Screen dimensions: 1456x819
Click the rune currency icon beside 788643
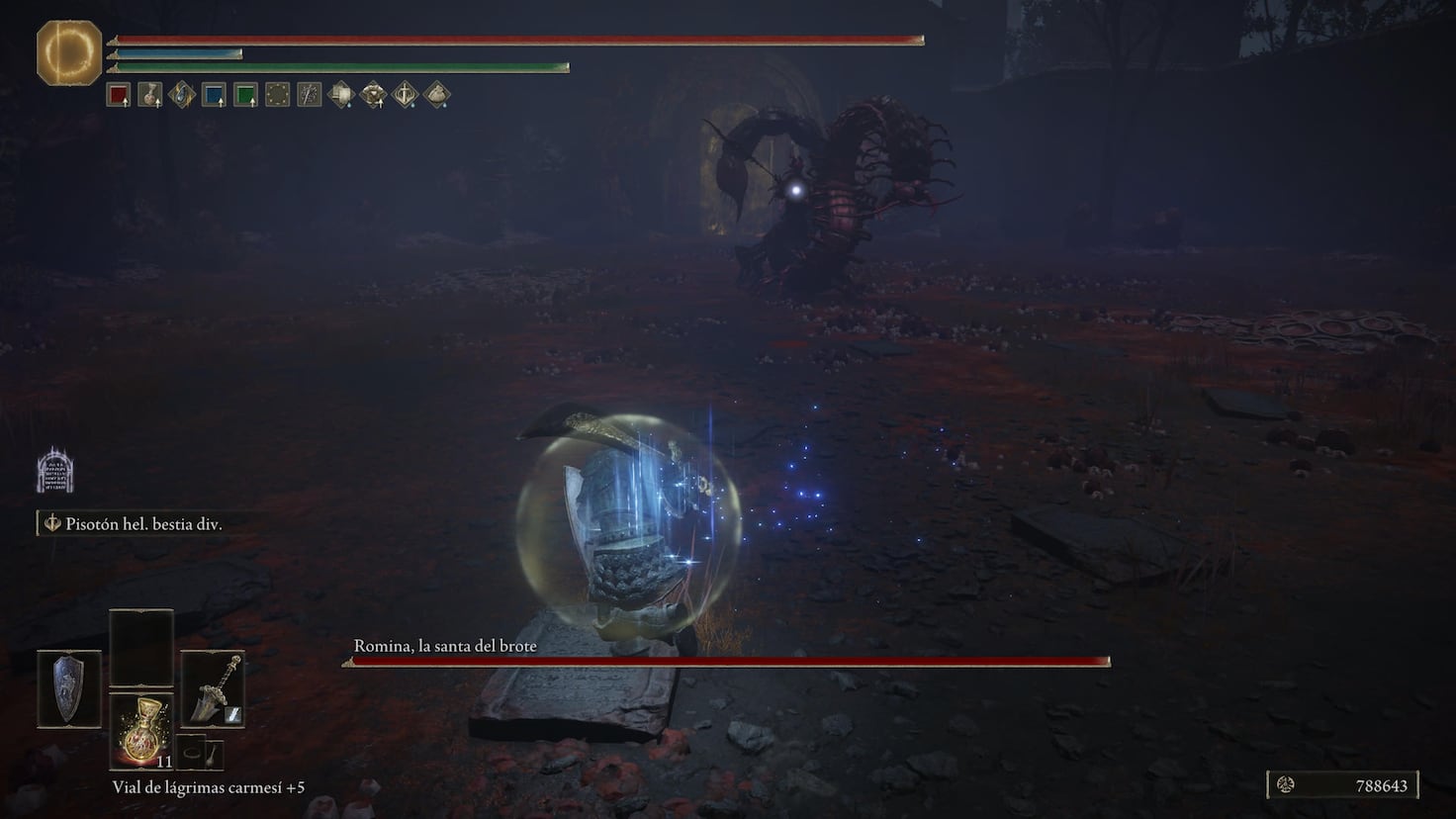1286,785
